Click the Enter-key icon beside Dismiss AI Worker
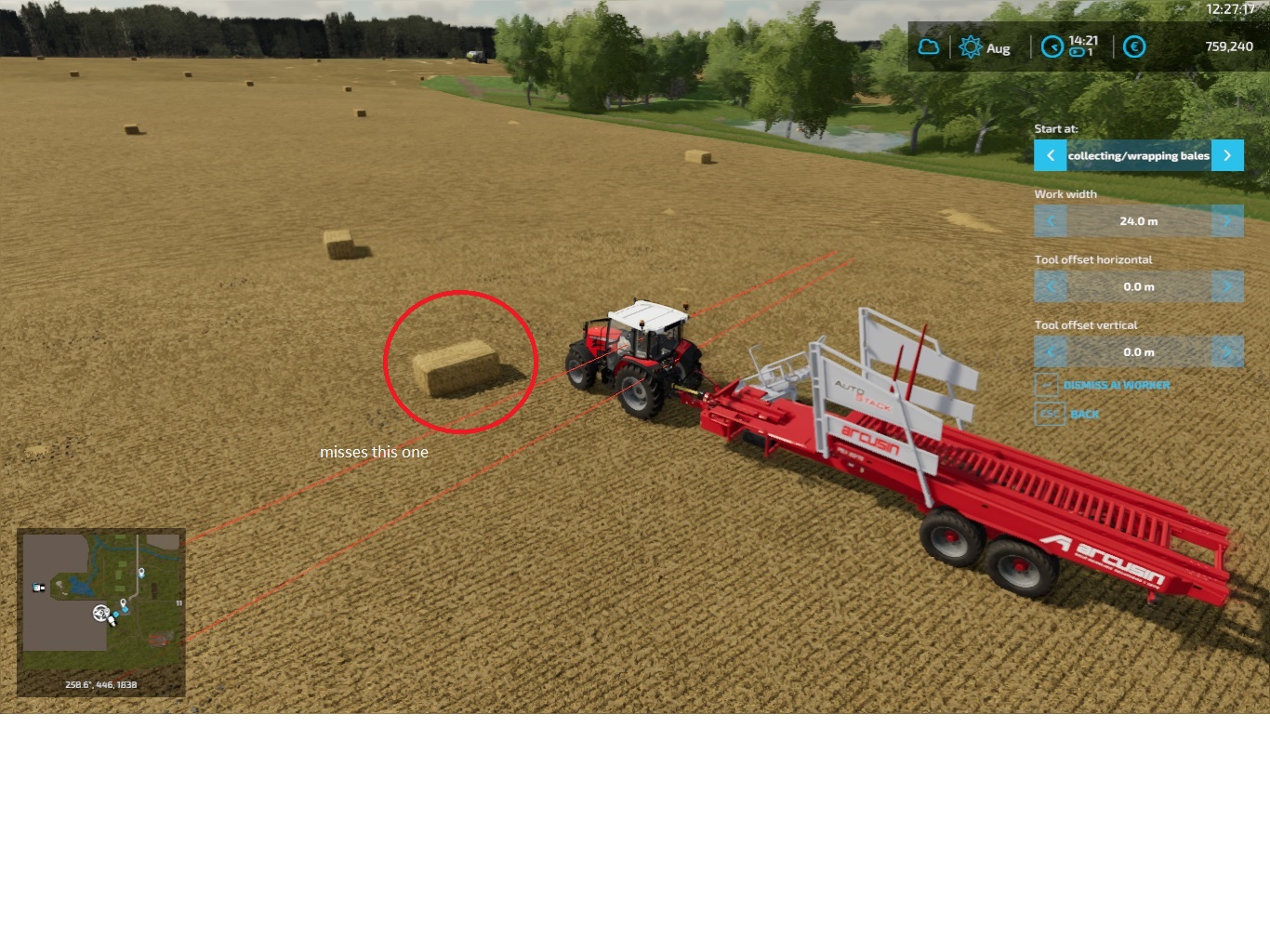The image size is (1270, 952). 1049,385
